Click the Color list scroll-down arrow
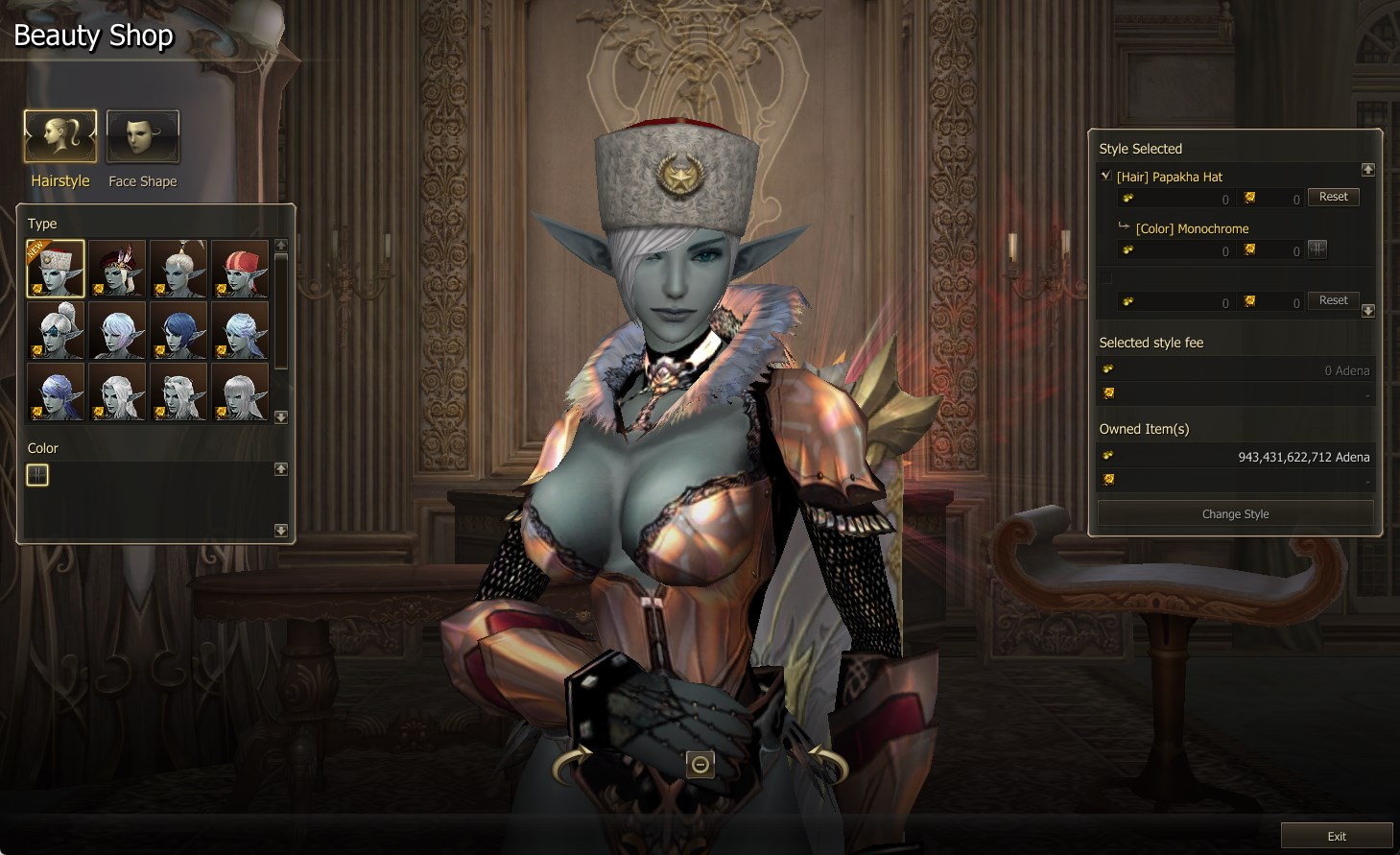Screen dimensions: 1400x855 pos(281,530)
